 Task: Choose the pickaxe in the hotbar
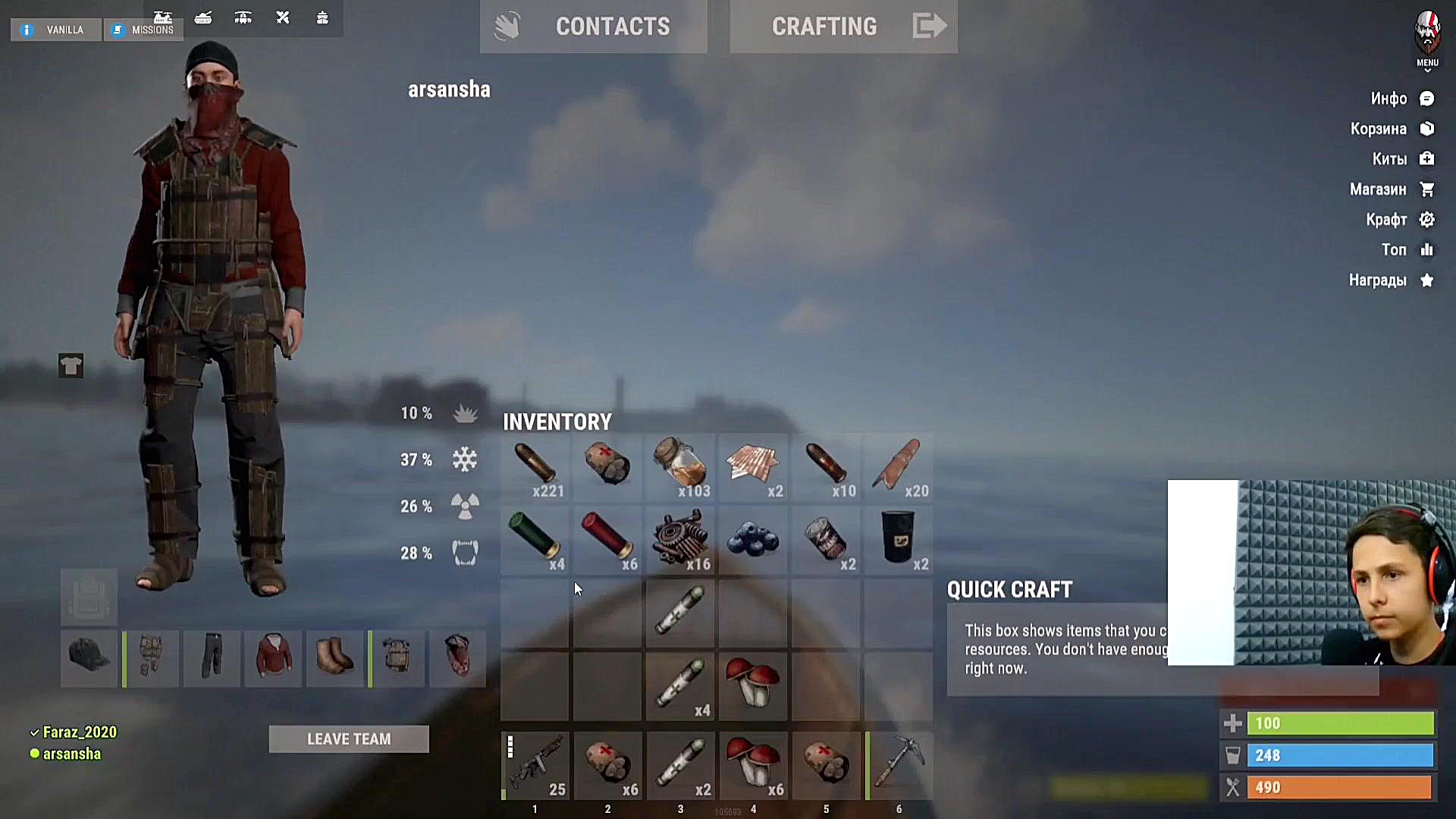pos(899,766)
